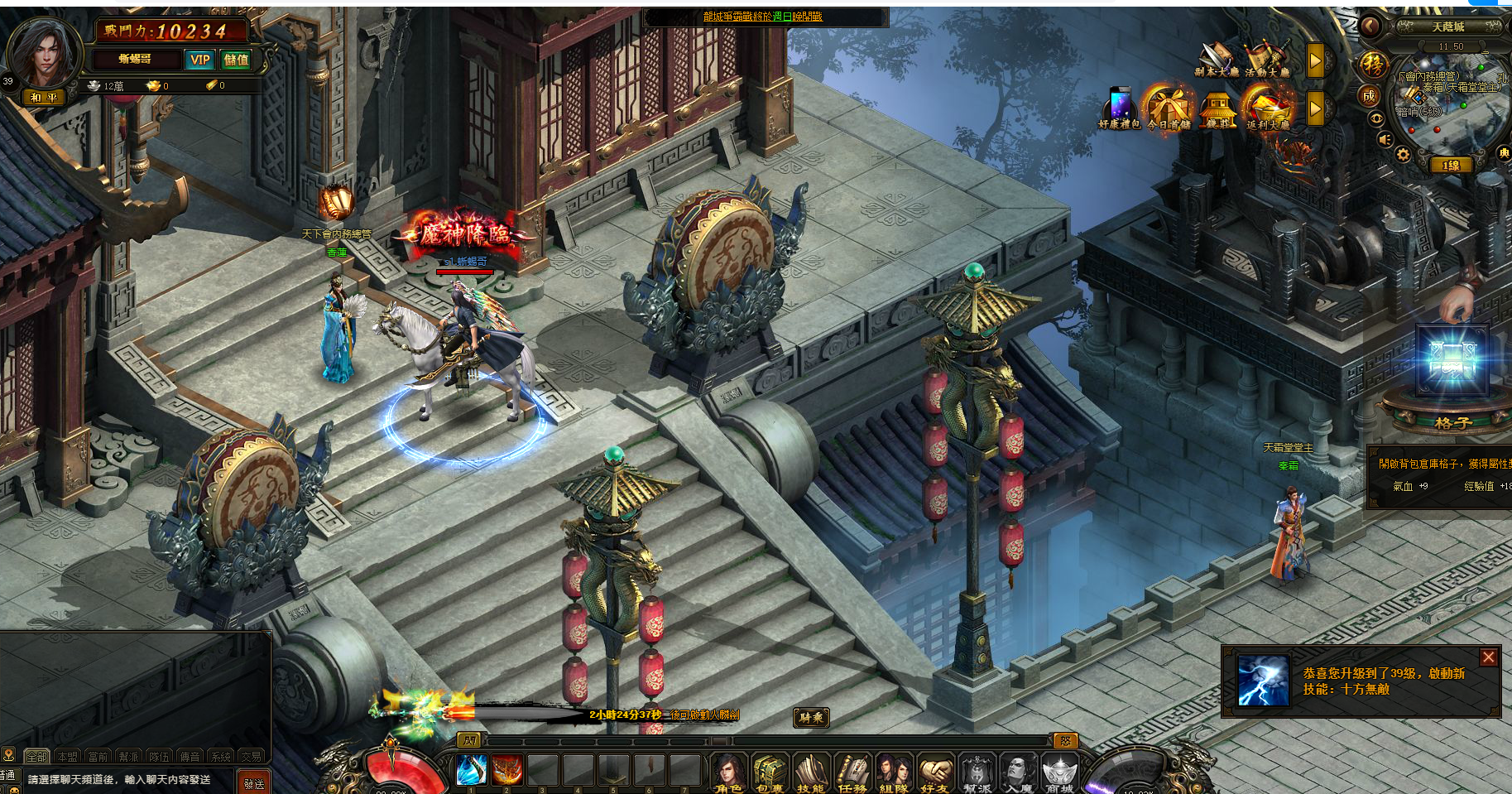Toggle the 和平 peace mode button
Screen dimensions: 1512x794
coord(44,97)
